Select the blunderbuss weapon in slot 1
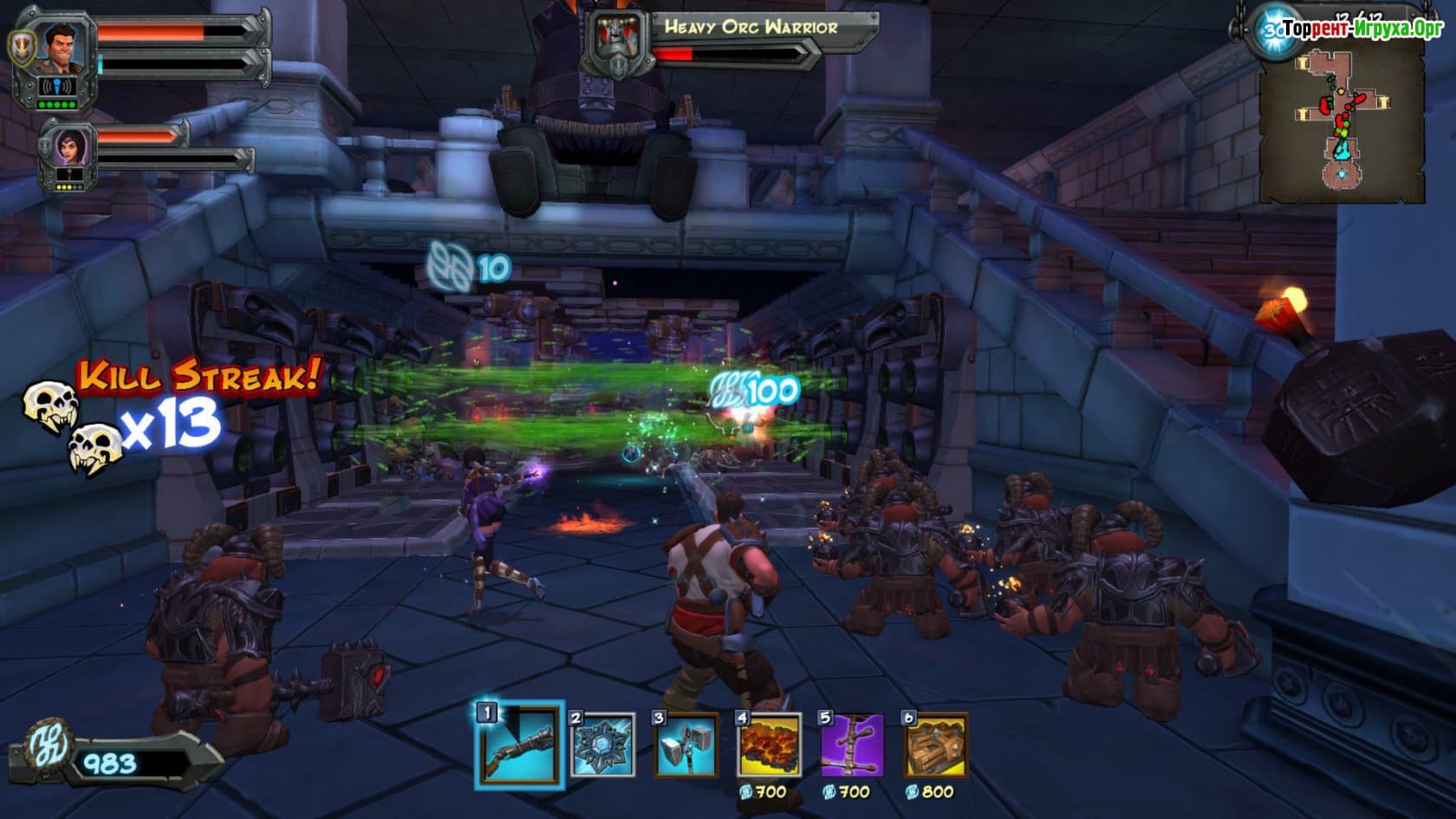 point(519,744)
